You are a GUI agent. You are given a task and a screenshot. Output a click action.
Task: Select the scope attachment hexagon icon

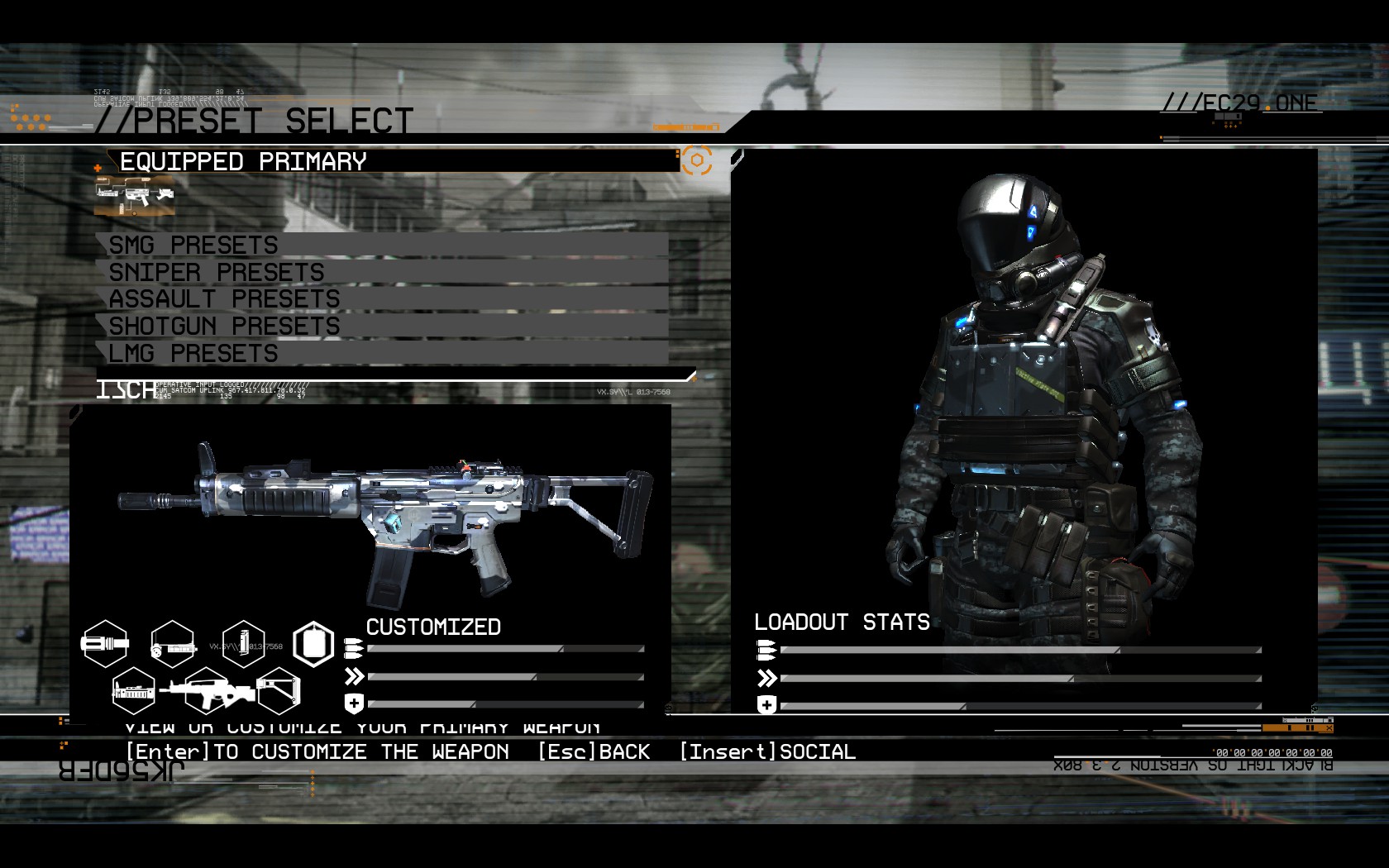pos(173,644)
